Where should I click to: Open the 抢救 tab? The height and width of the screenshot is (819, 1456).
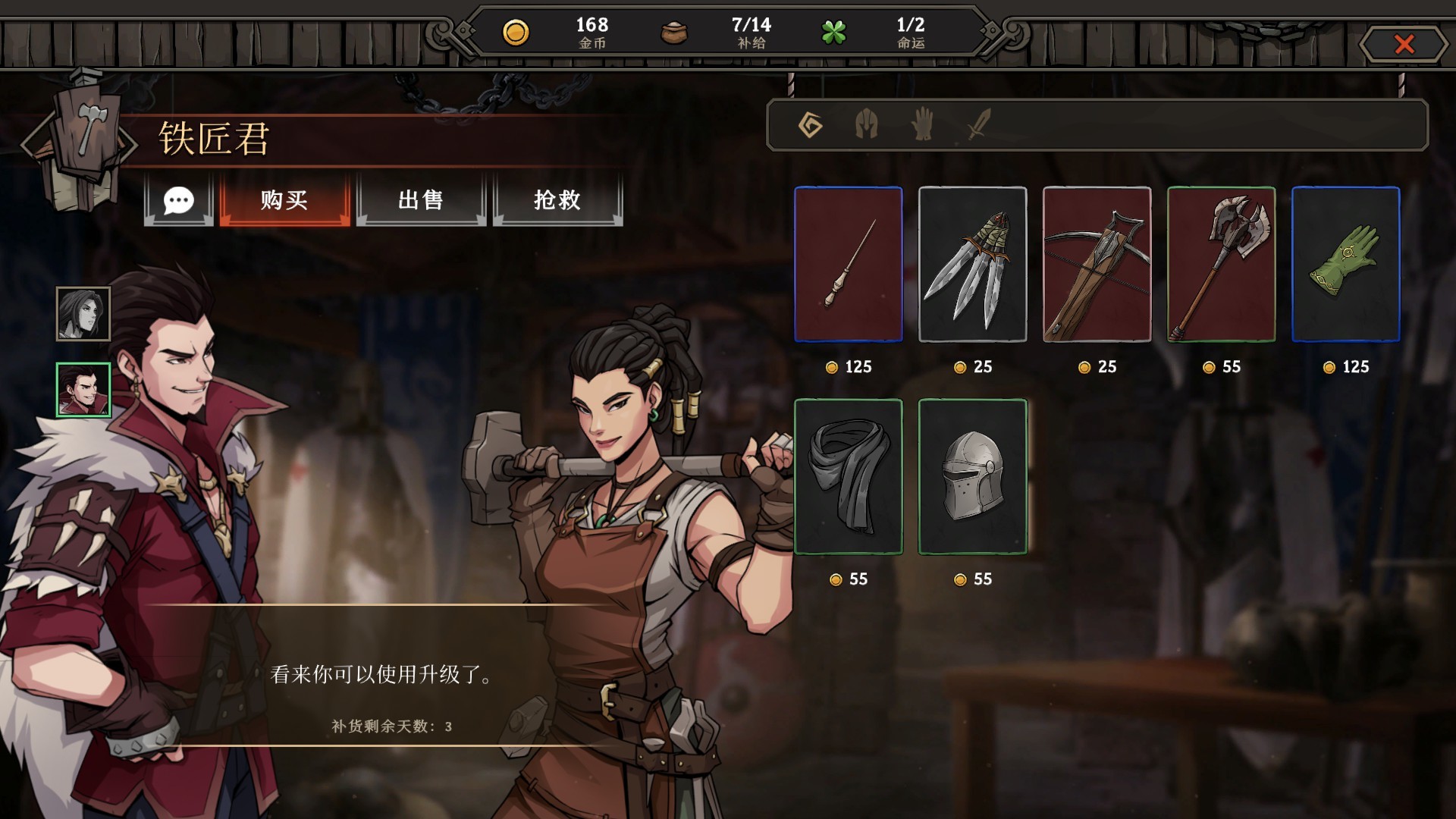[x=557, y=201]
